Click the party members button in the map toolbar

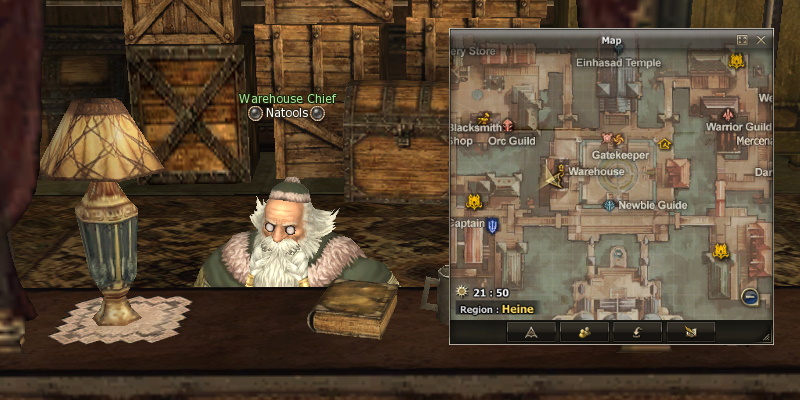click(583, 331)
